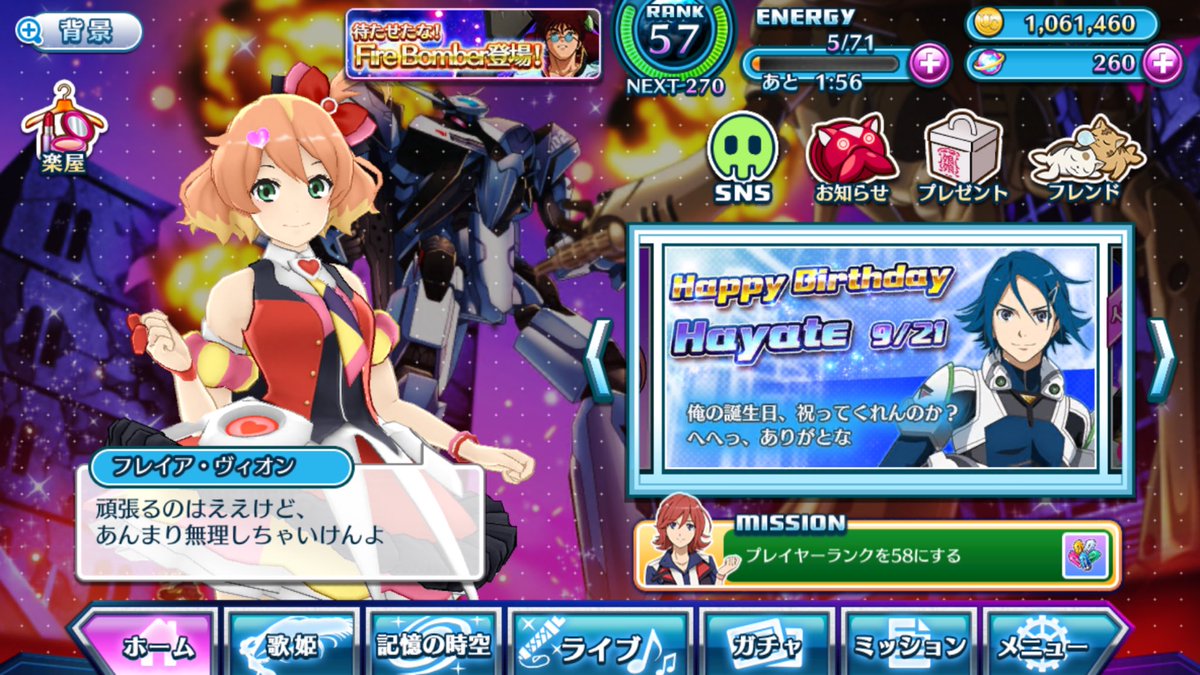Show previous banner with left arrow
The height and width of the screenshot is (675, 1200).
[599, 359]
